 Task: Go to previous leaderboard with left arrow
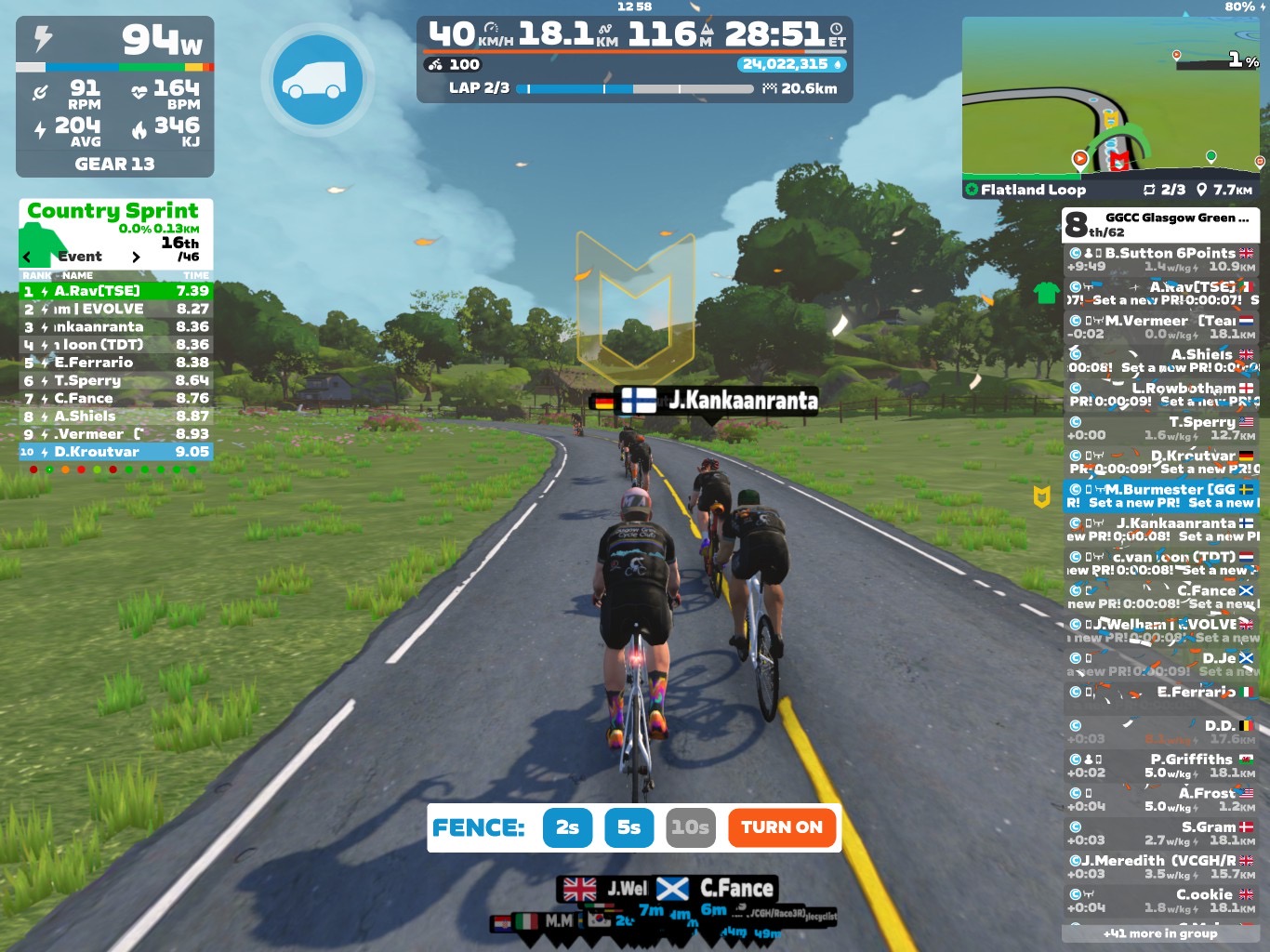27,257
